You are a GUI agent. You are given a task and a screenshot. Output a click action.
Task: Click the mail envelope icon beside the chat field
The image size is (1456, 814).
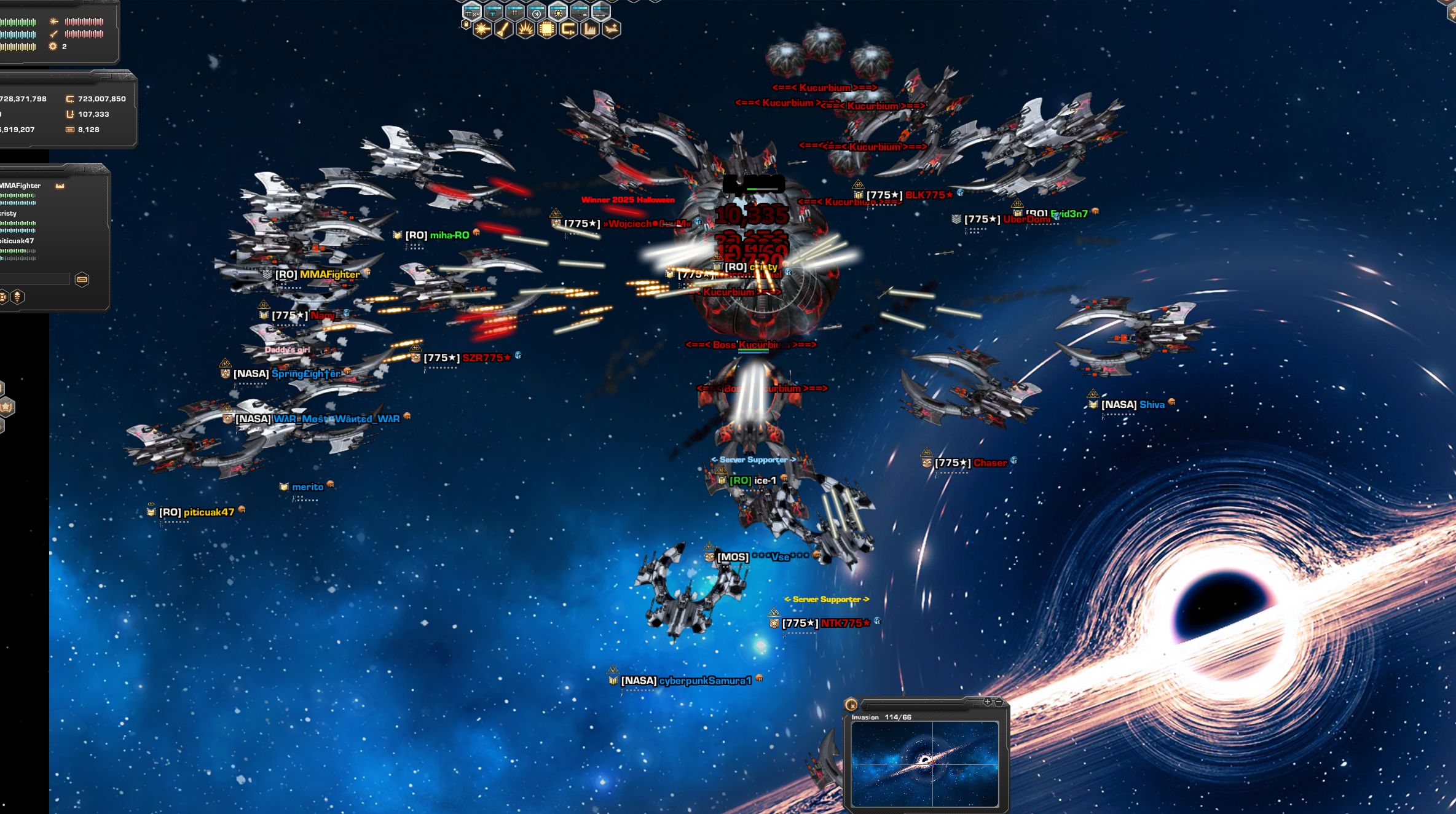[82, 280]
